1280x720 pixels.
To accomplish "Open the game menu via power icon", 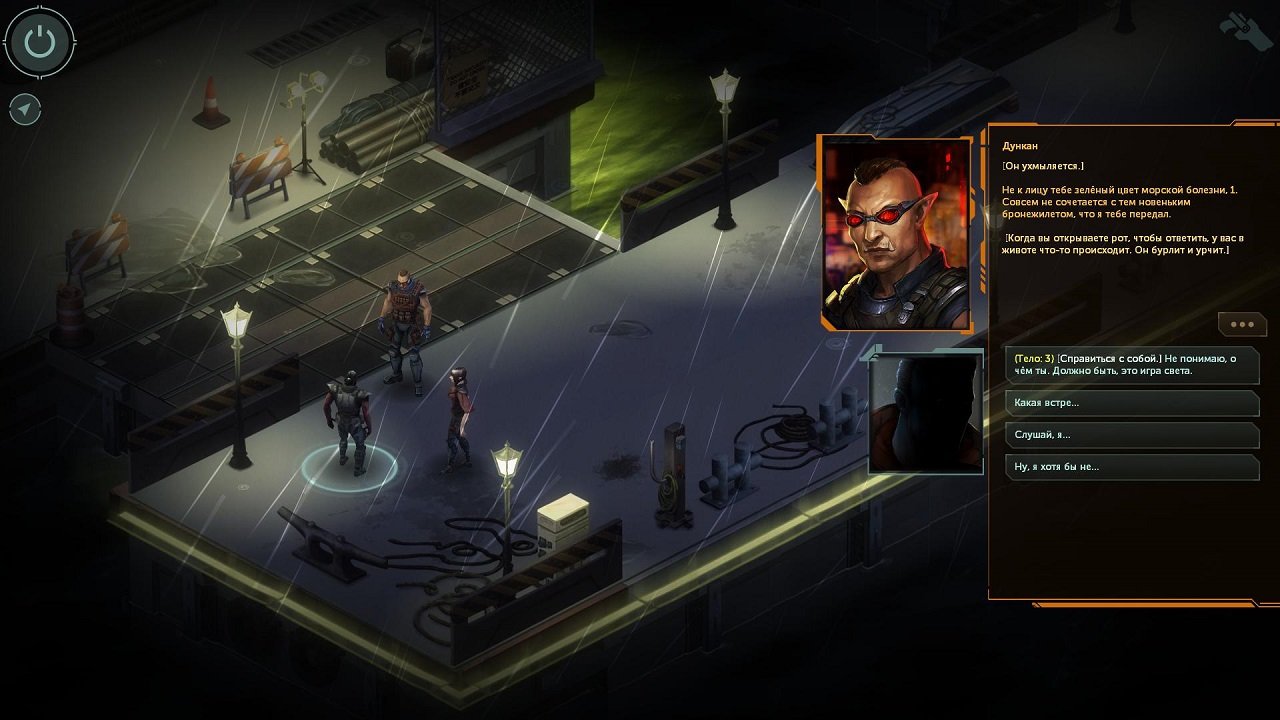I will click(42, 42).
